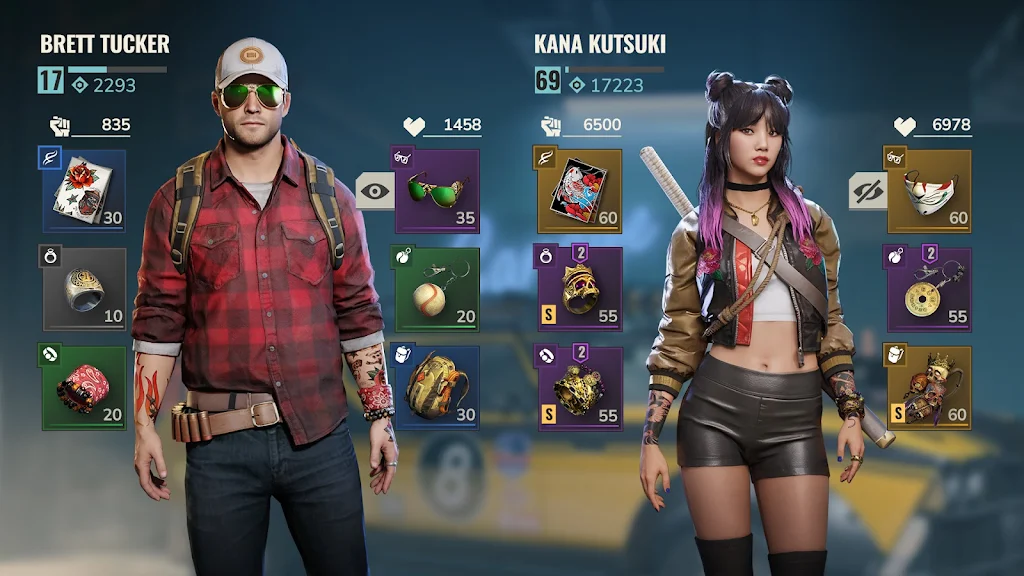Viewport: 1024px width, 576px height.
Task: Select Kana's koi fish tattoo slot
Action: click(x=580, y=192)
